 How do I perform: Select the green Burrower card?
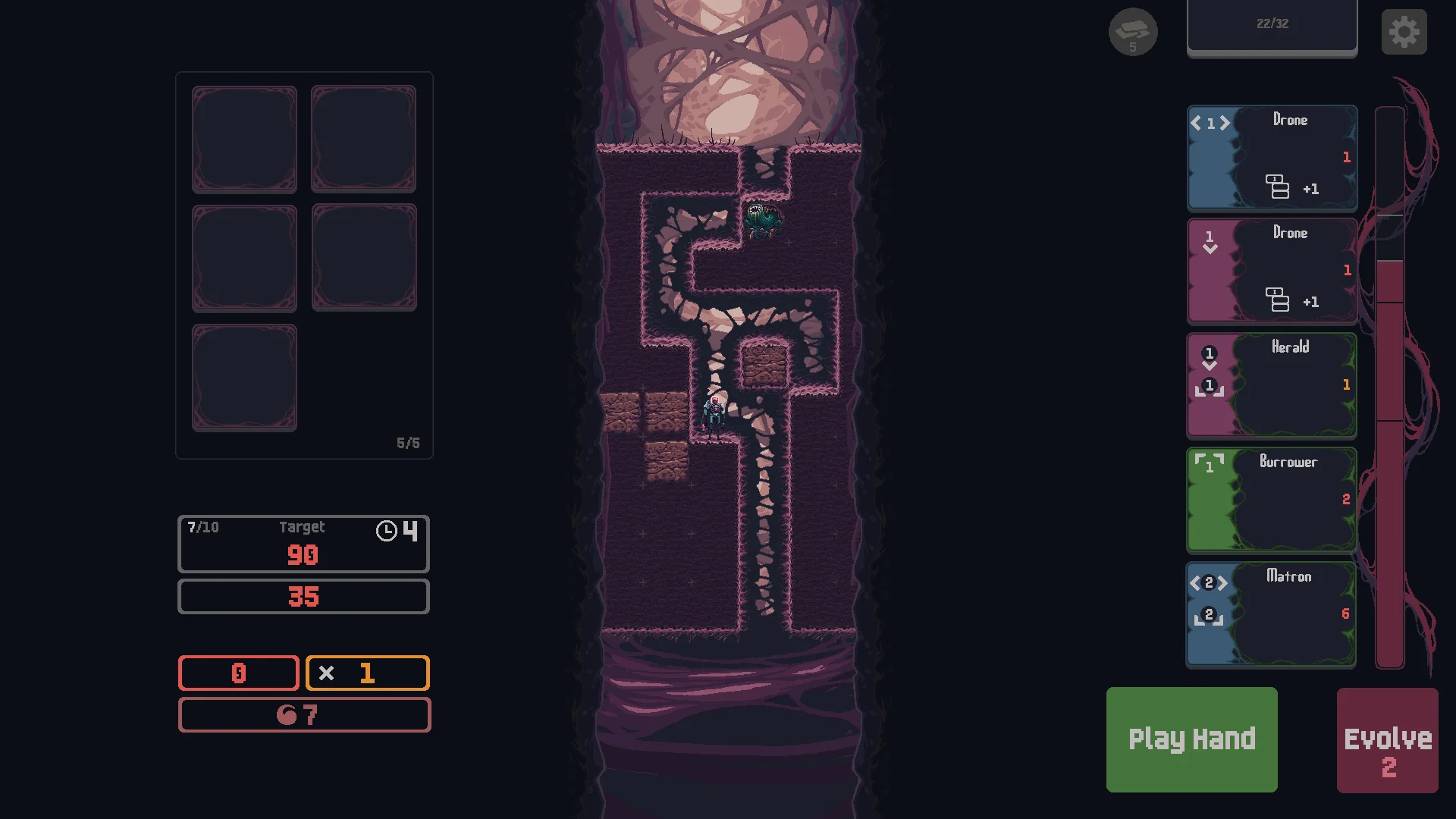click(x=1271, y=499)
